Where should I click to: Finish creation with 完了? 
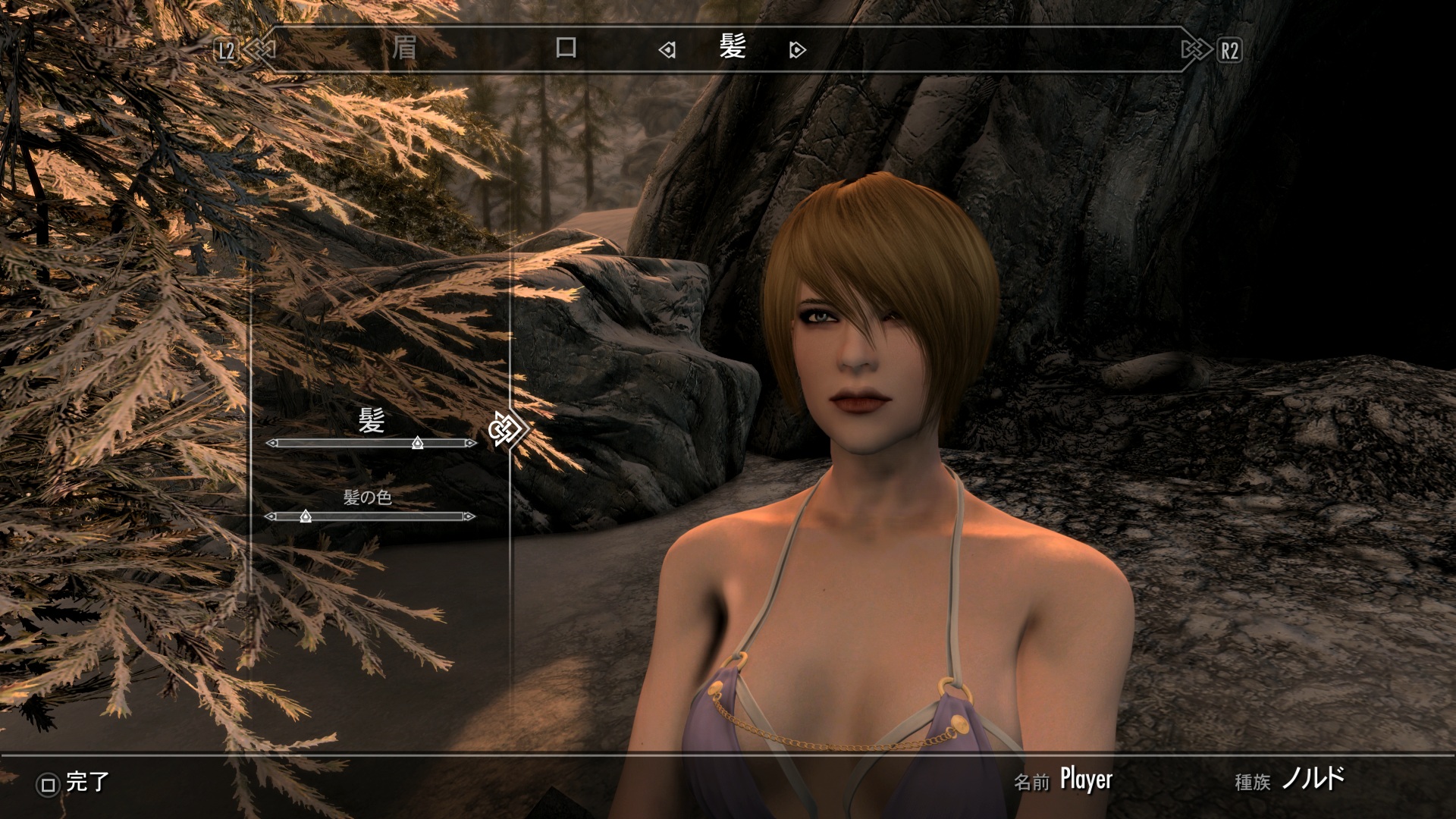[74, 783]
